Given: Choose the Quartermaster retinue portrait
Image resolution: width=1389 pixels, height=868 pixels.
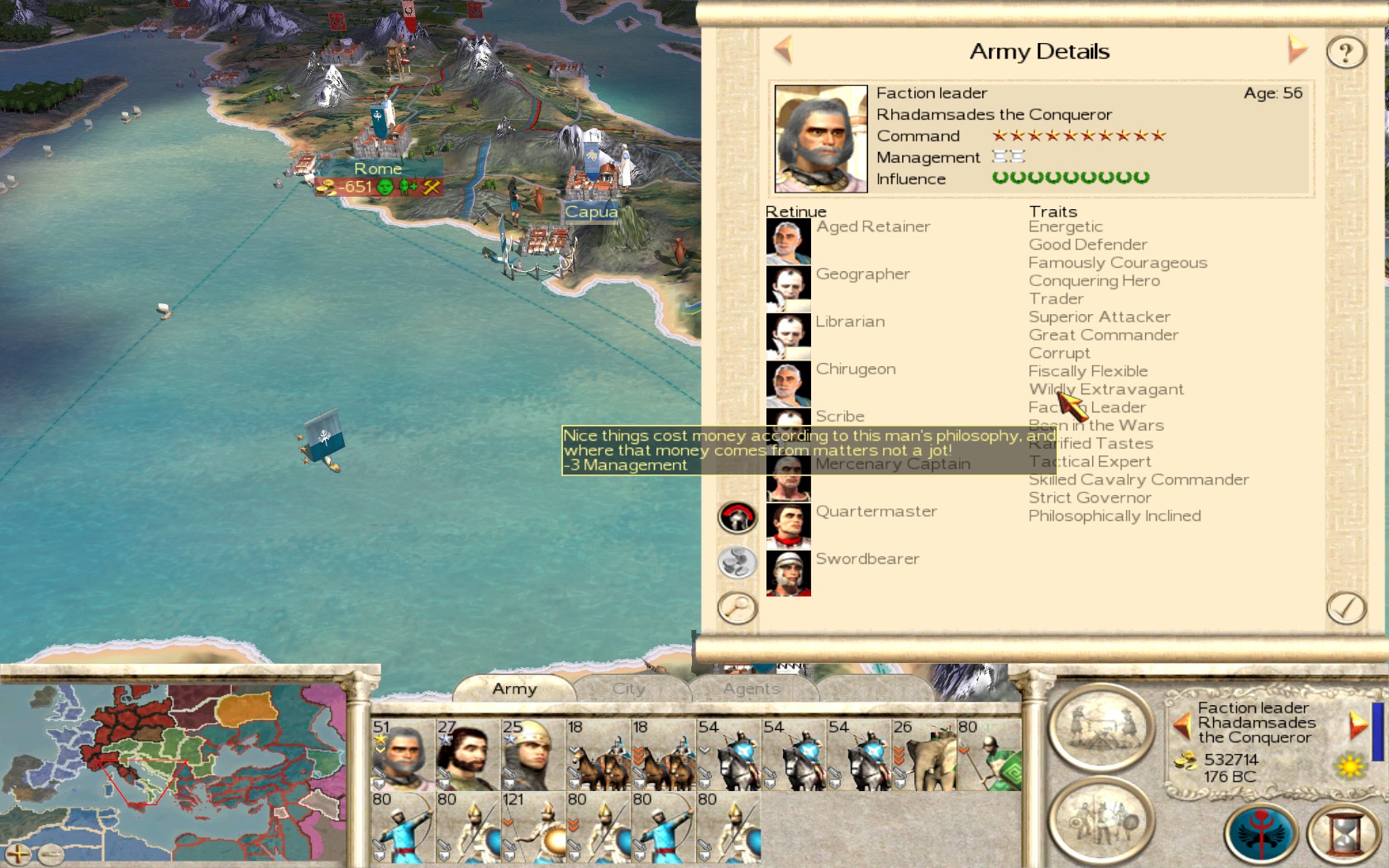Looking at the screenshot, I should 788,525.
